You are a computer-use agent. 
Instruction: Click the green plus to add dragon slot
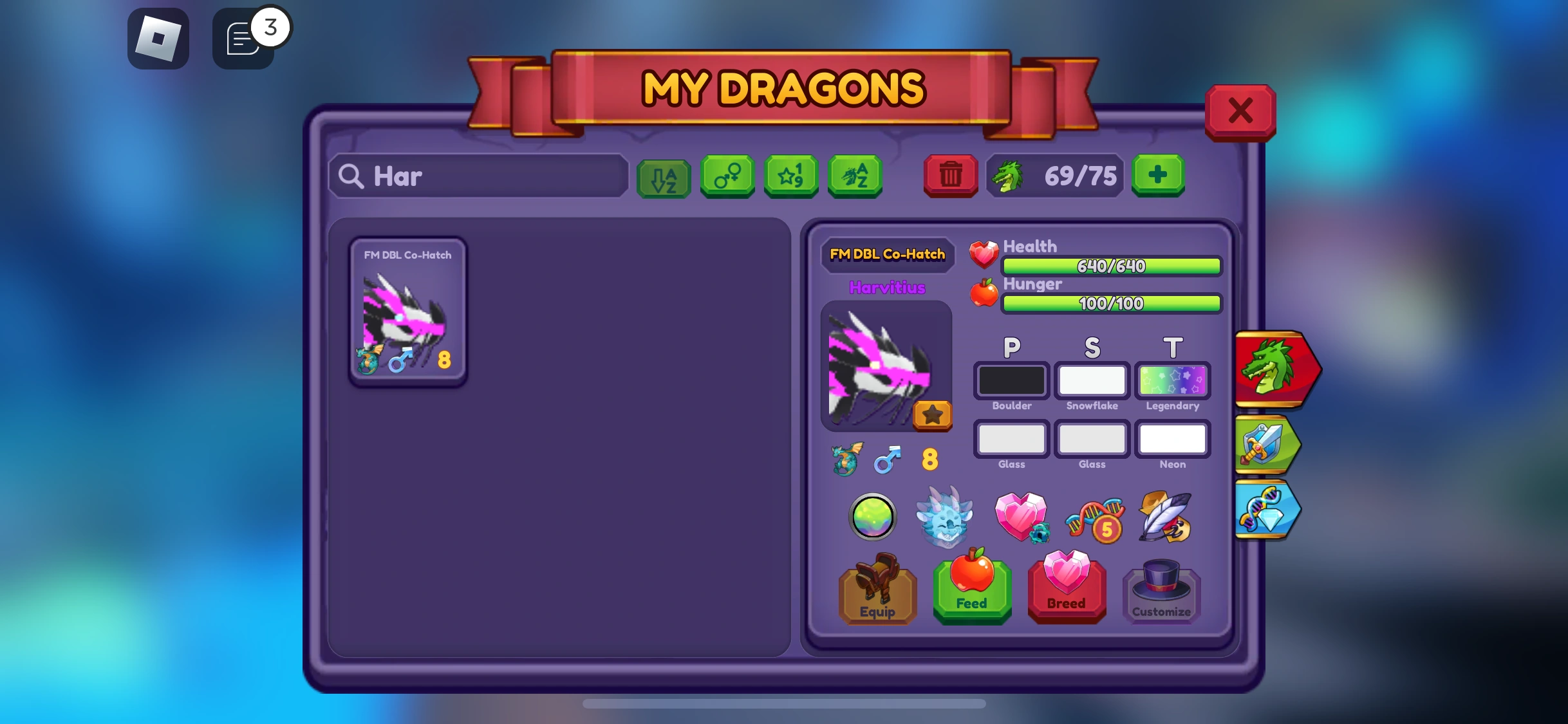coord(1158,175)
